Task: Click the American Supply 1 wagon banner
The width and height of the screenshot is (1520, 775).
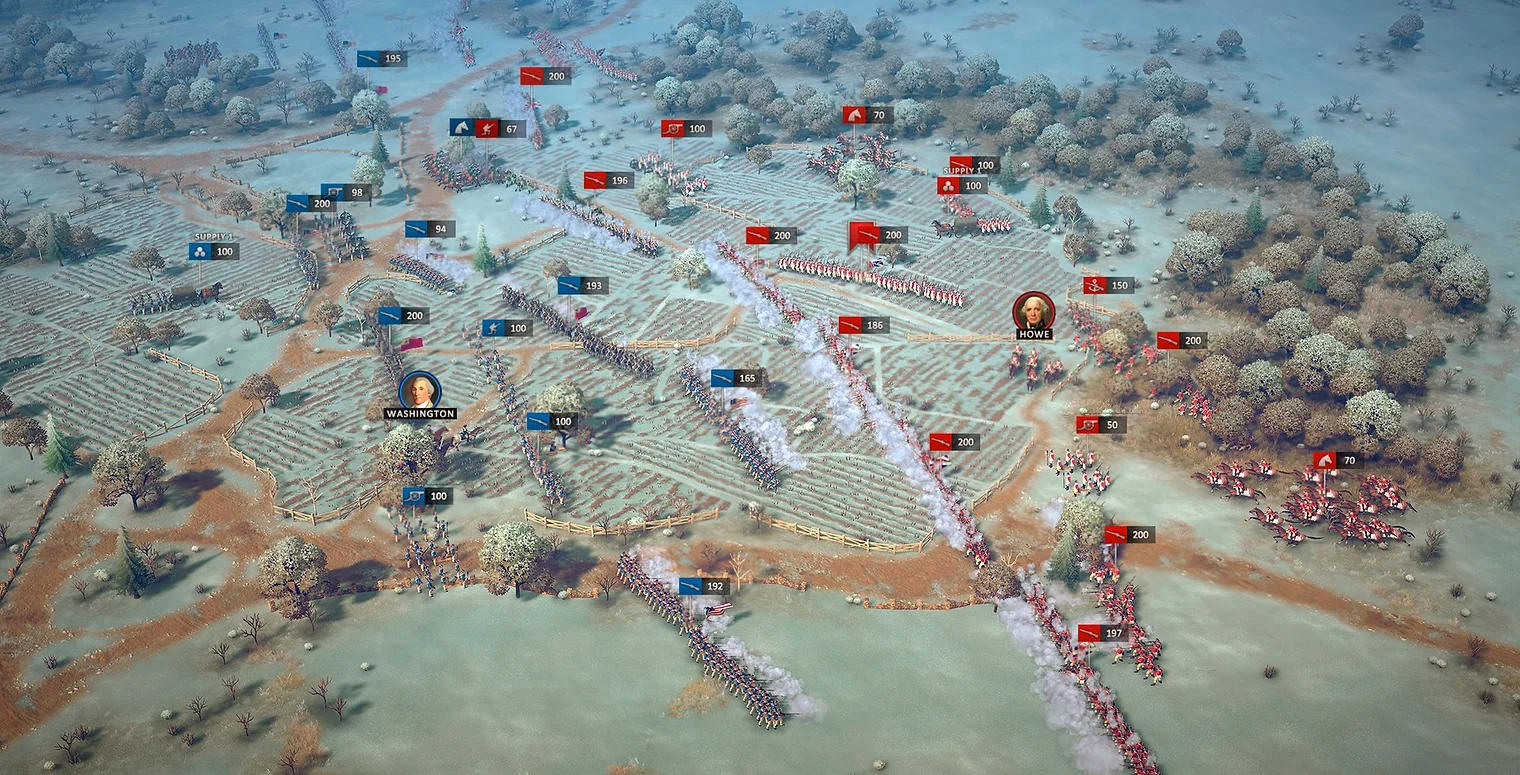Action: [213, 251]
